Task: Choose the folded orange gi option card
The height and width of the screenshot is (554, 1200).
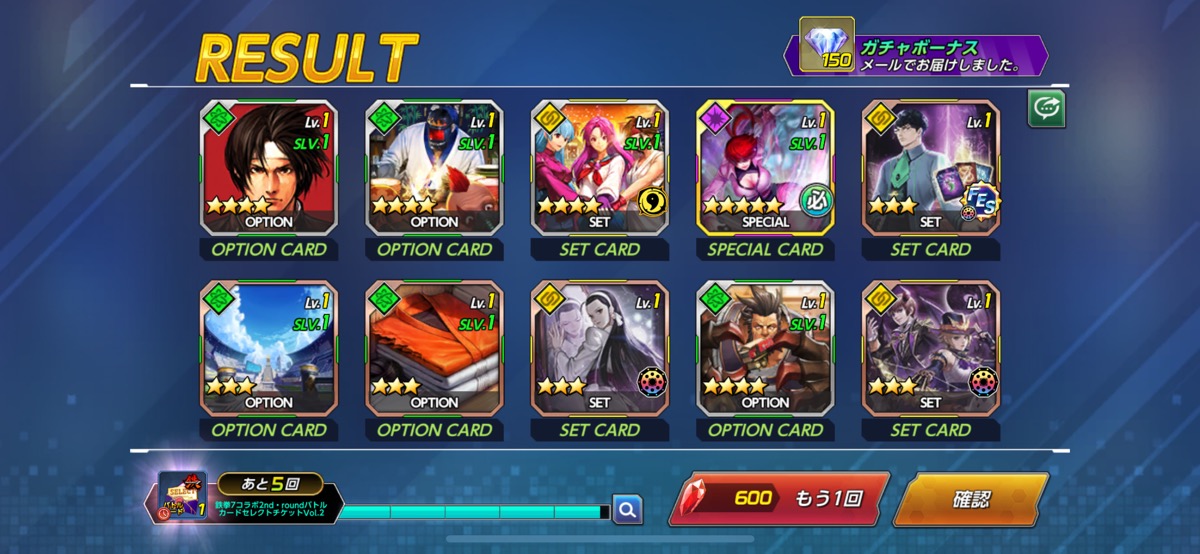Action: [x=434, y=348]
